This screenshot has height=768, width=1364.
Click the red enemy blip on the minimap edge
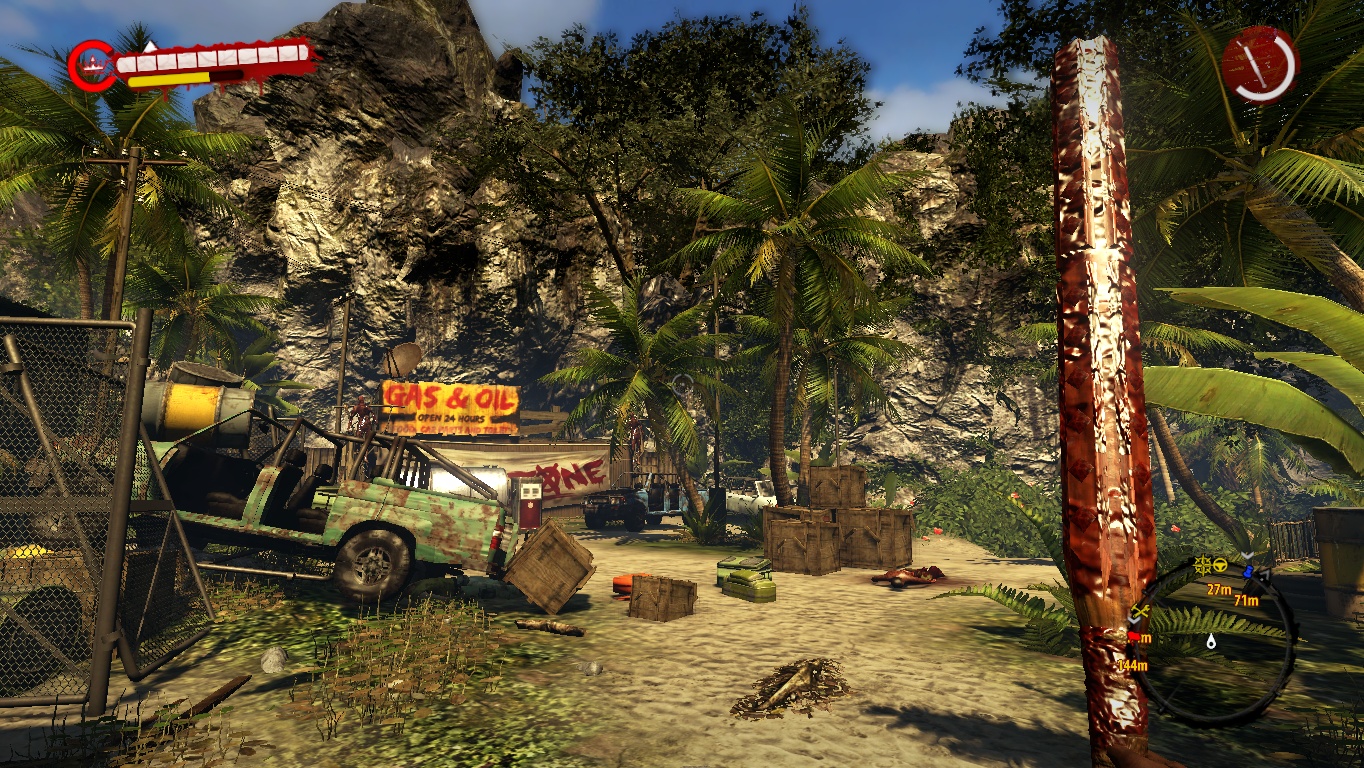click(1133, 636)
